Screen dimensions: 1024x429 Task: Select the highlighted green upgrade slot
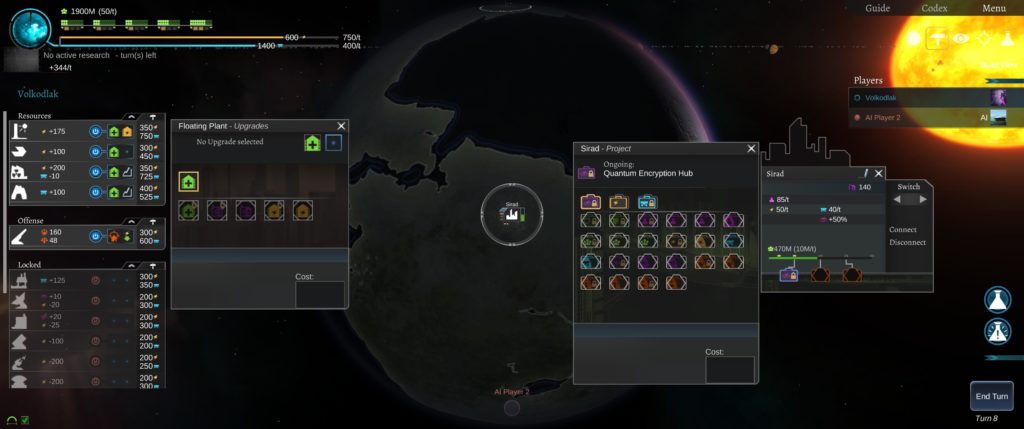188,181
